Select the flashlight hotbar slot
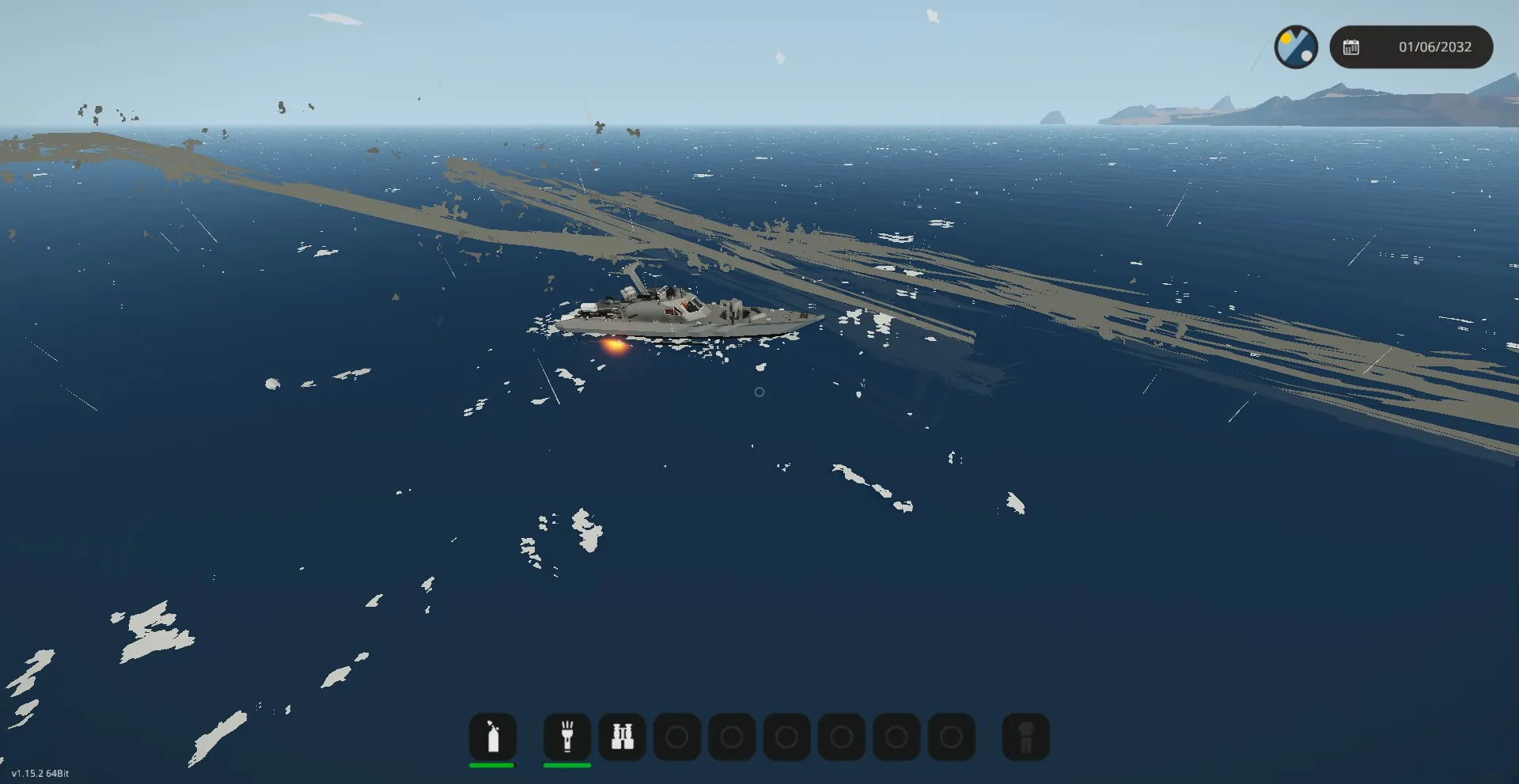This screenshot has width=1519, height=784. pos(567,737)
